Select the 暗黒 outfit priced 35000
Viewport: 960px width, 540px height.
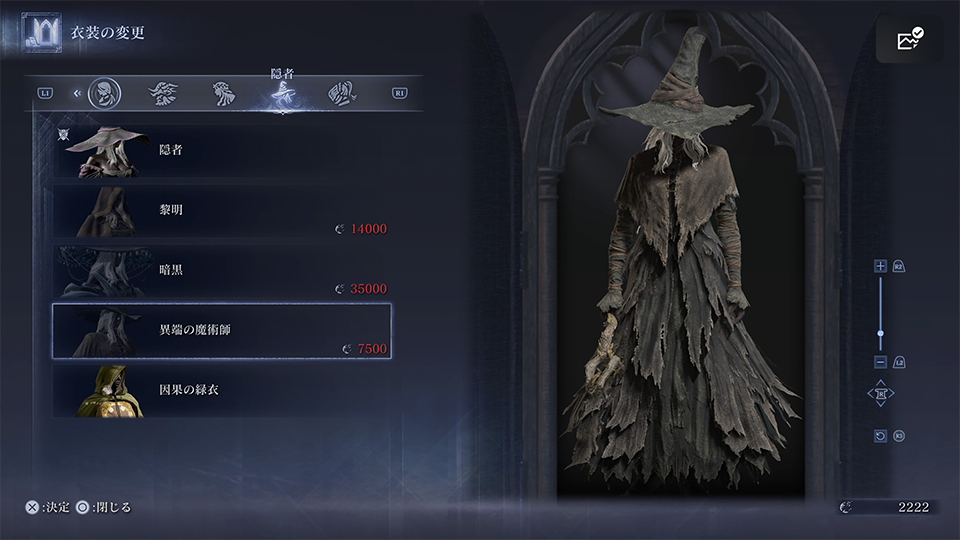[x=220, y=270]
